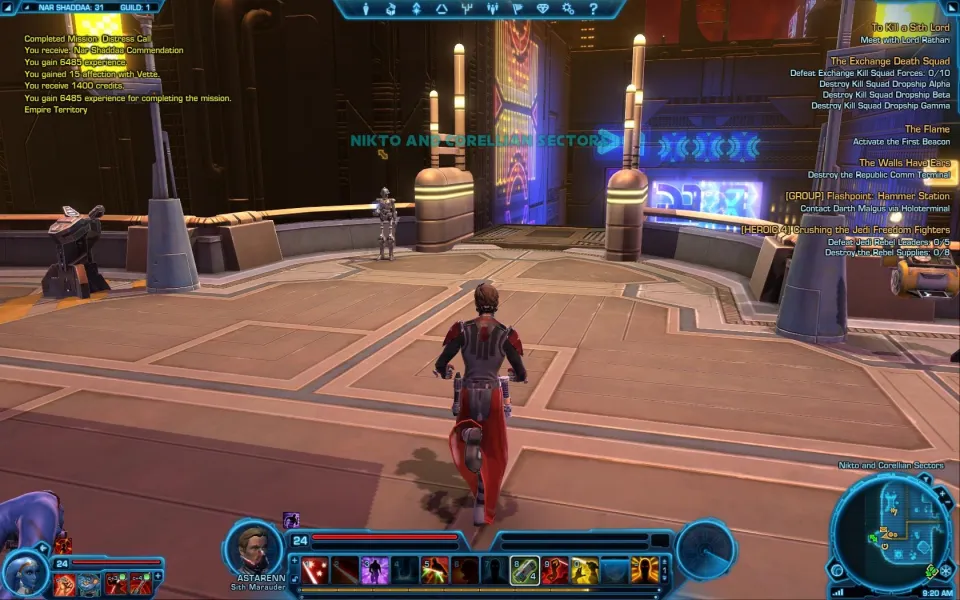
Task: Activate the orange glowing figure ability
Action: (645, 570)
